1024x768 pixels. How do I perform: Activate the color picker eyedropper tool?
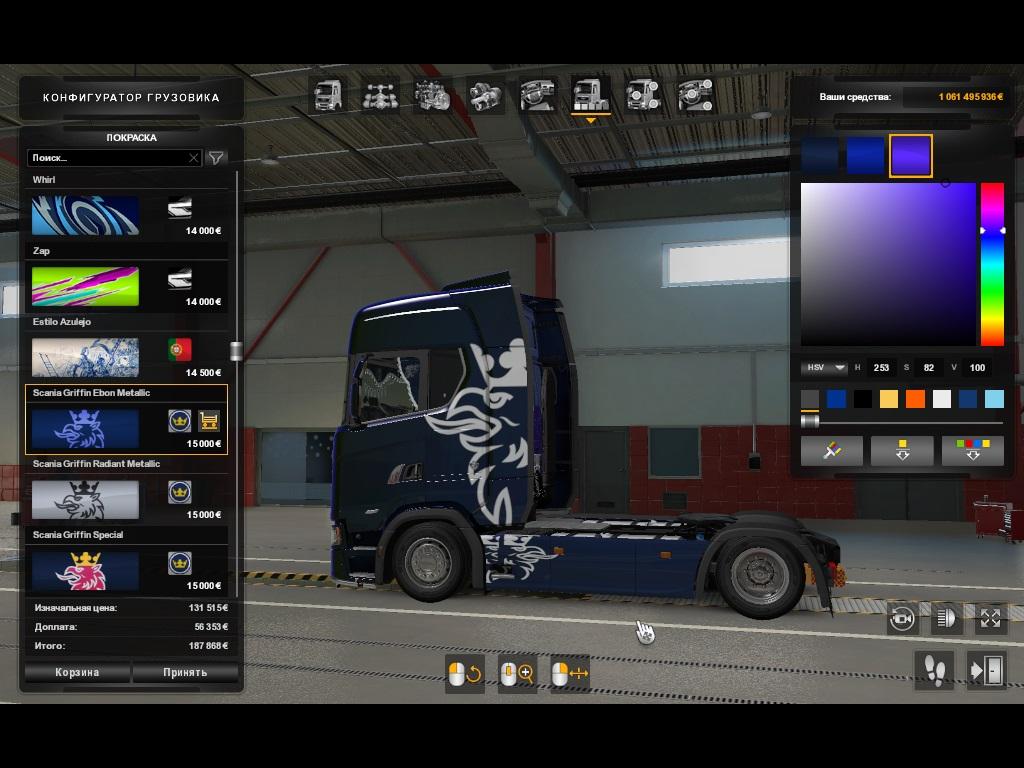831,451
